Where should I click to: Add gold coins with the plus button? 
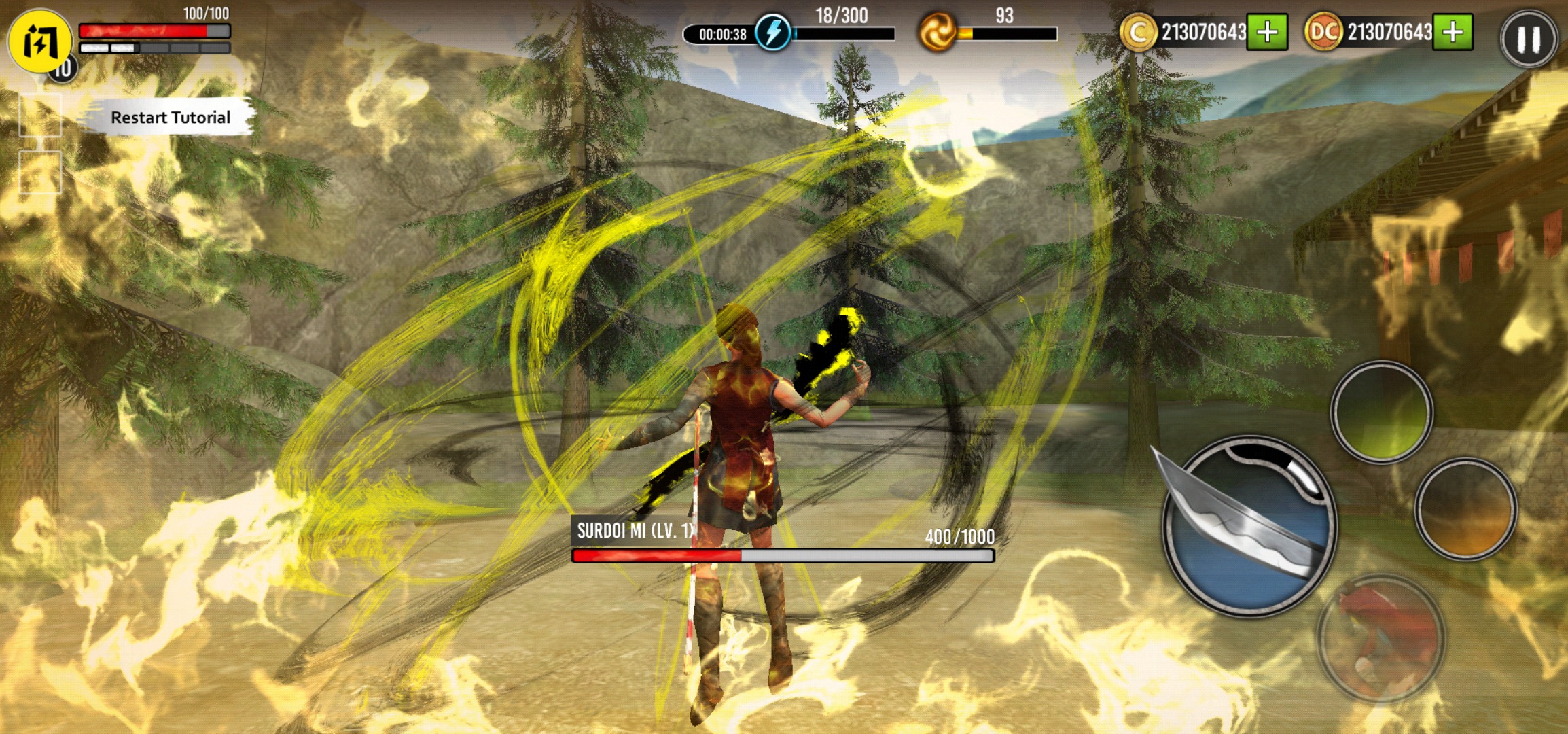(x=1267, y=32)
